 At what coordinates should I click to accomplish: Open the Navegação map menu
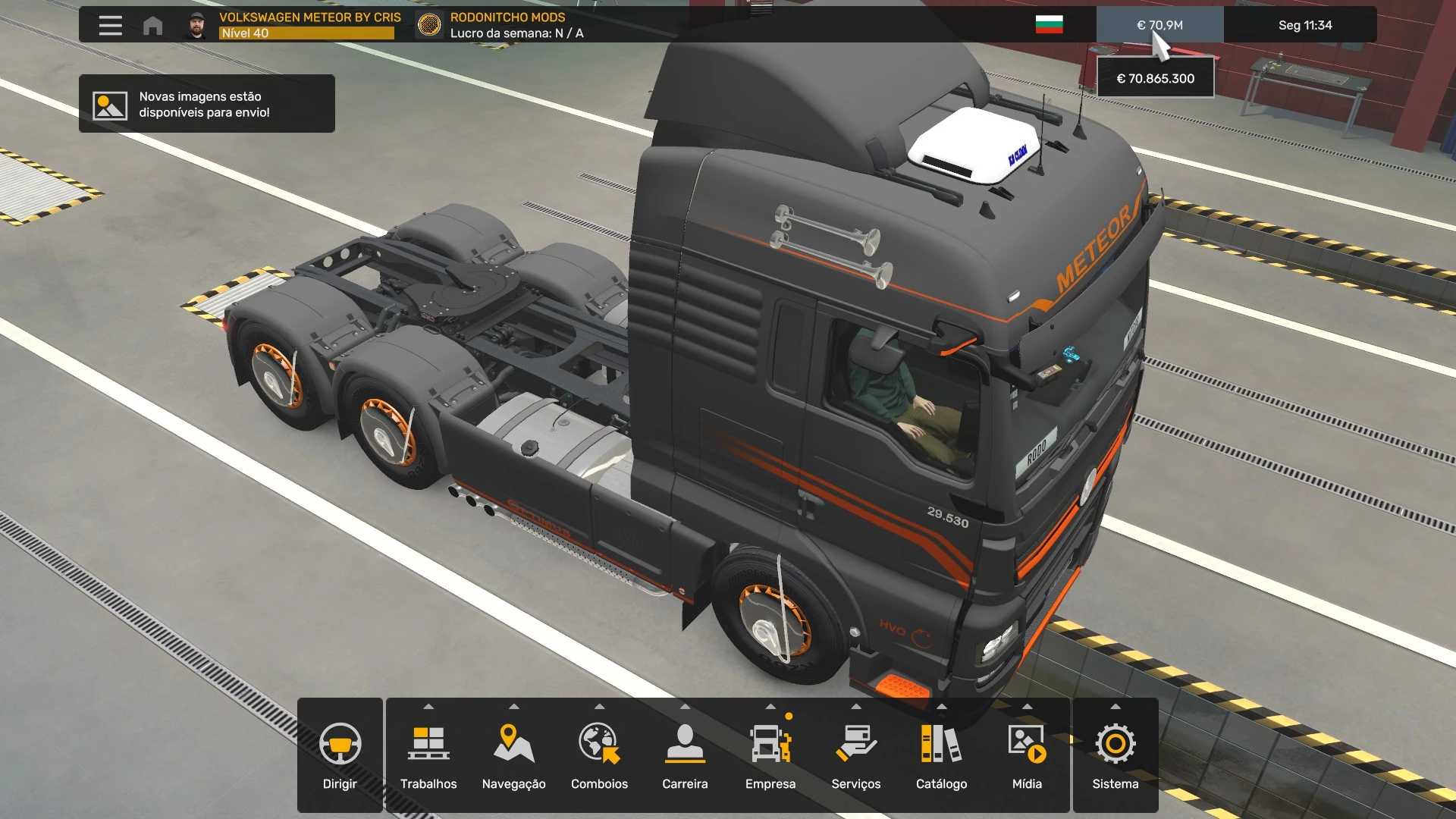tap(513, 755)
